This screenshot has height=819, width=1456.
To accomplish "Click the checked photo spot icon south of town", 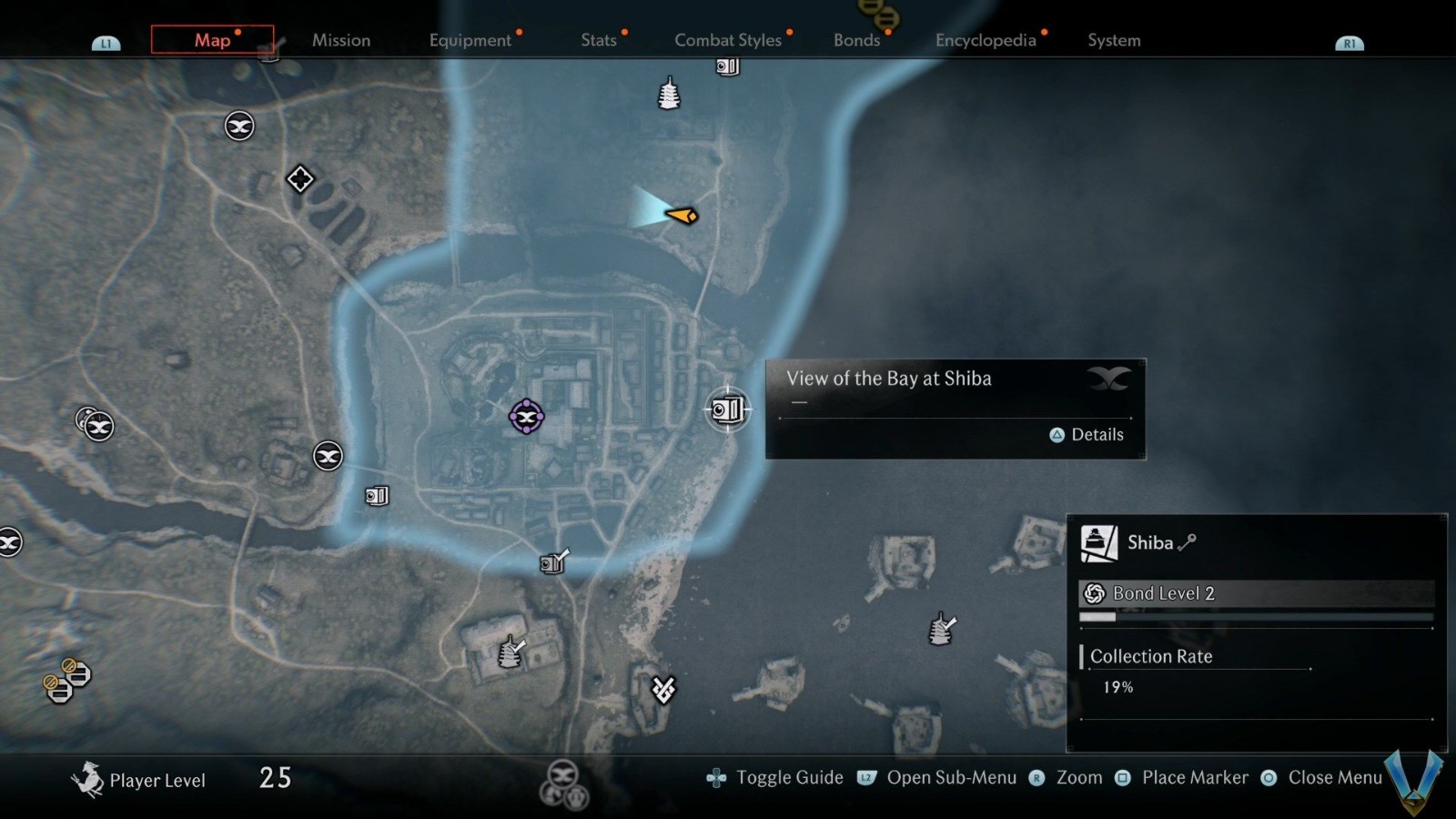I will [x=552, y=562].
